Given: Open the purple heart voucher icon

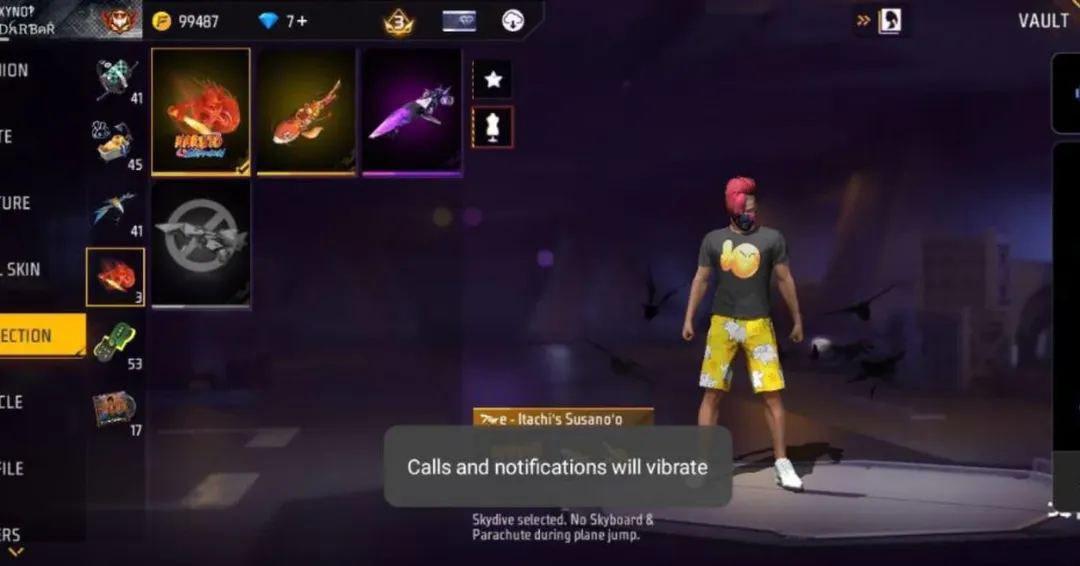Looking at the screenshot, I should click(x=459, y=21).
